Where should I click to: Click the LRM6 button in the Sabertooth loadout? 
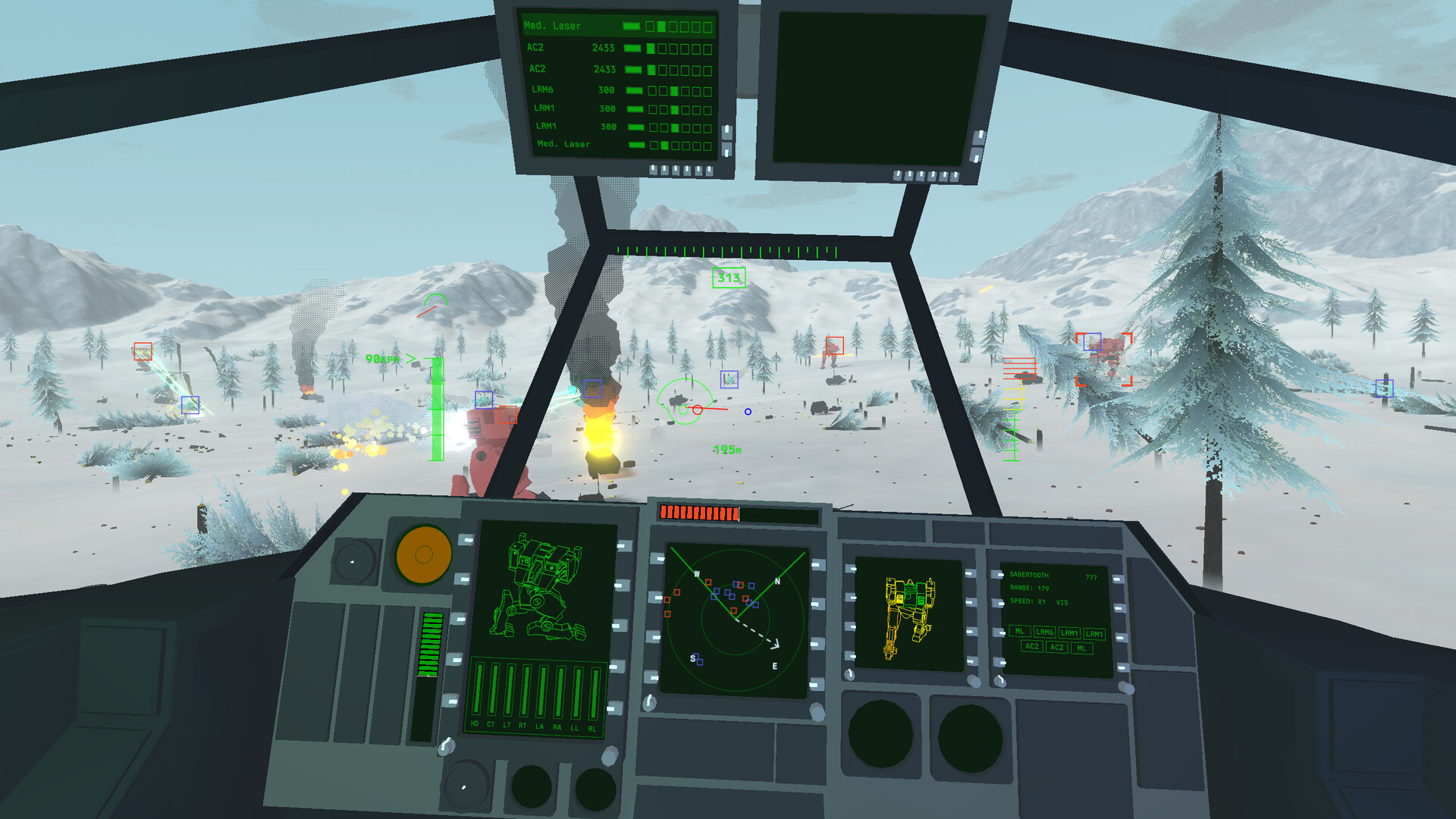pyautogui.click(x=1045, y=632)
